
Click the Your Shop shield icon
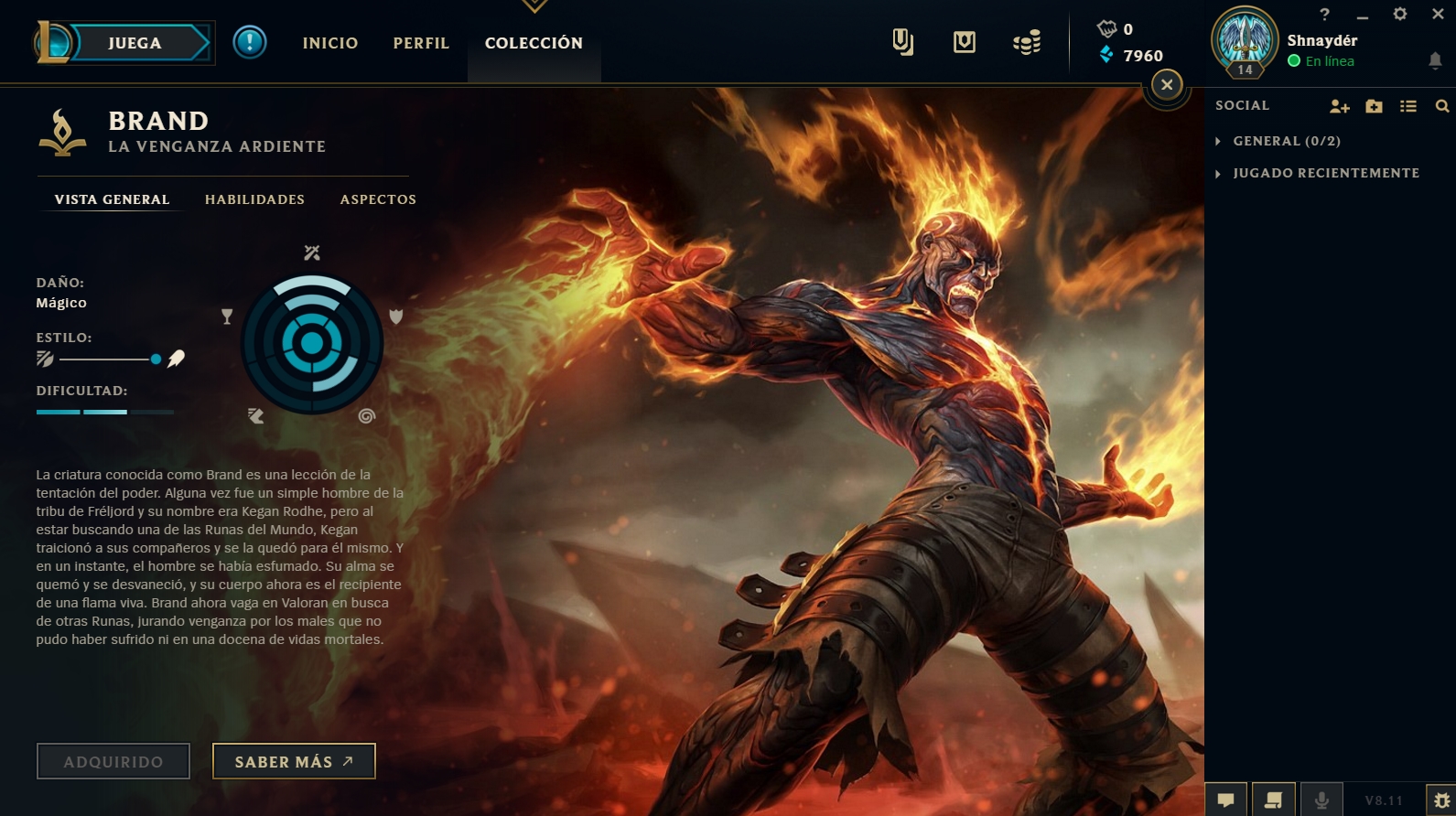click(x=964, y=42)
